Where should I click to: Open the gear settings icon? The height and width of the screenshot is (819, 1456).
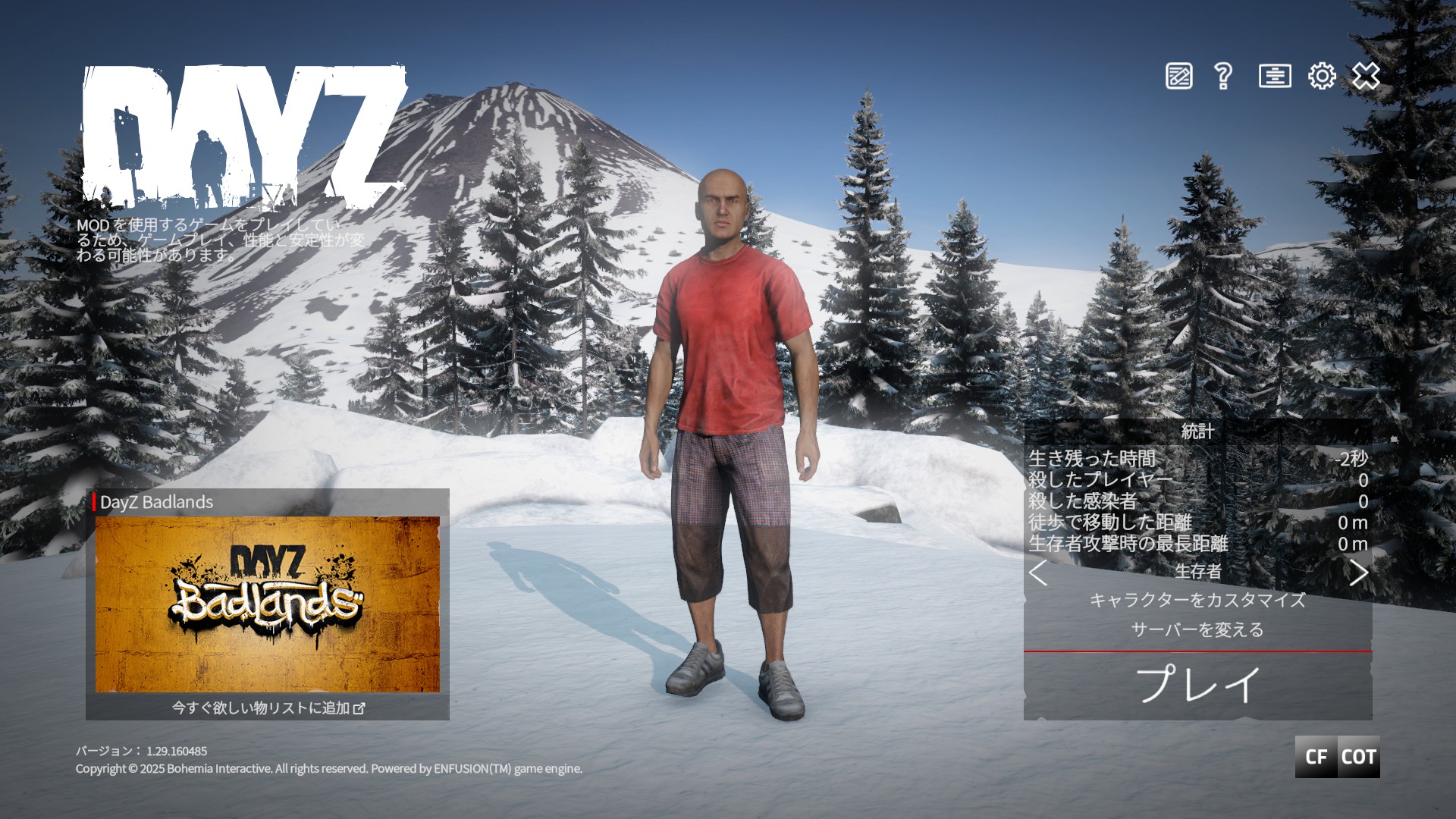point(1322,77)
